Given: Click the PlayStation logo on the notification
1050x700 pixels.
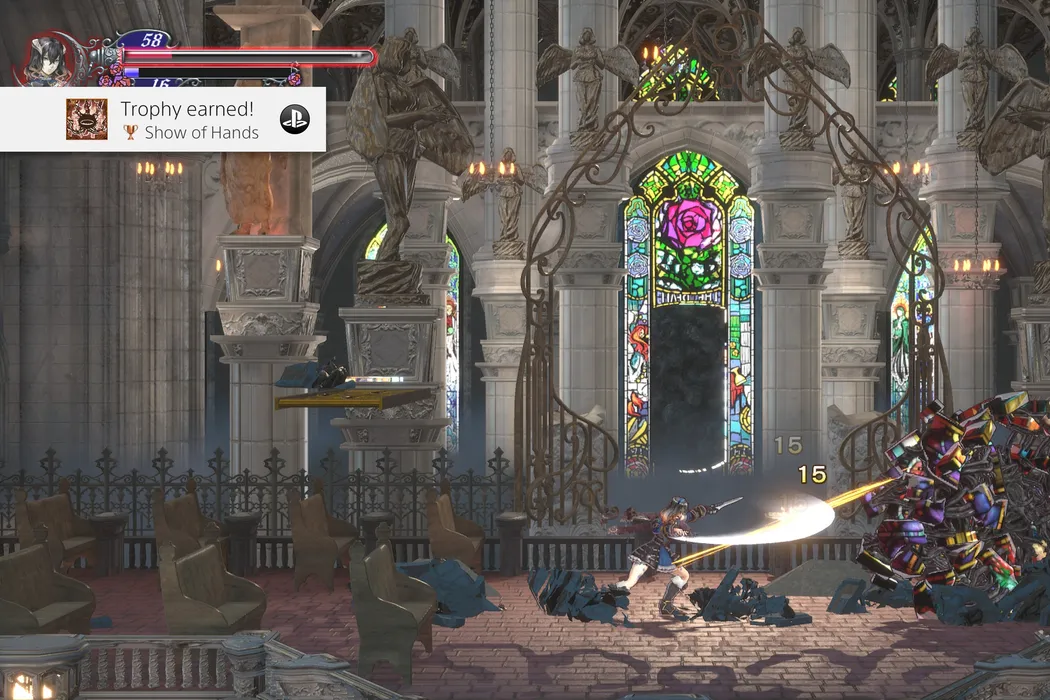Looking at the screenshot, I should [x=294, y=119].
